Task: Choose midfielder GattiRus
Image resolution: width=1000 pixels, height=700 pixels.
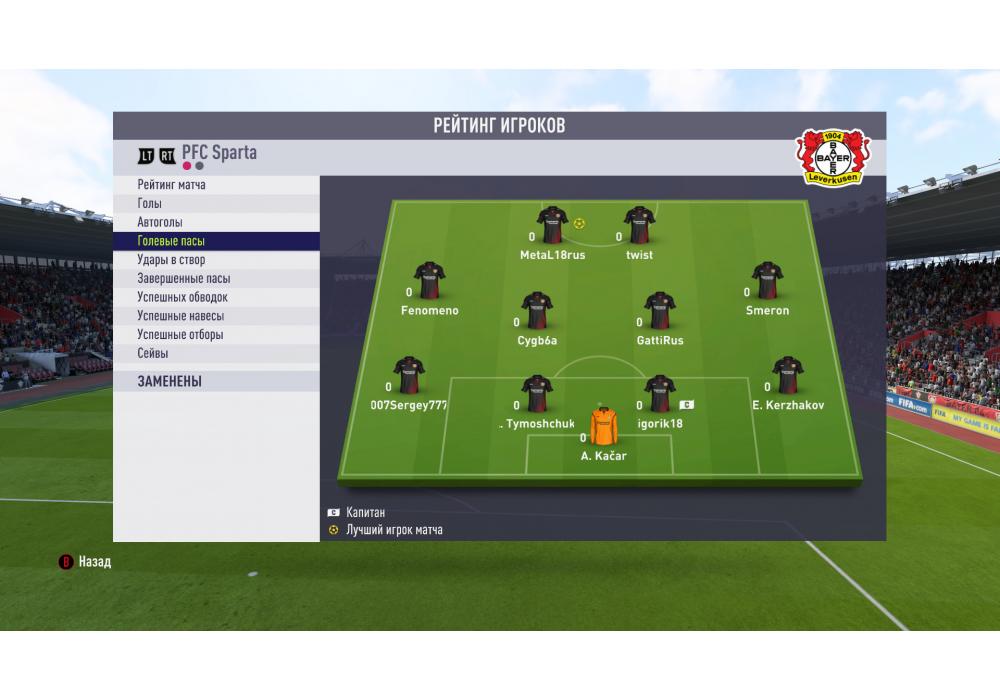Action: click(x=660, y=312)
